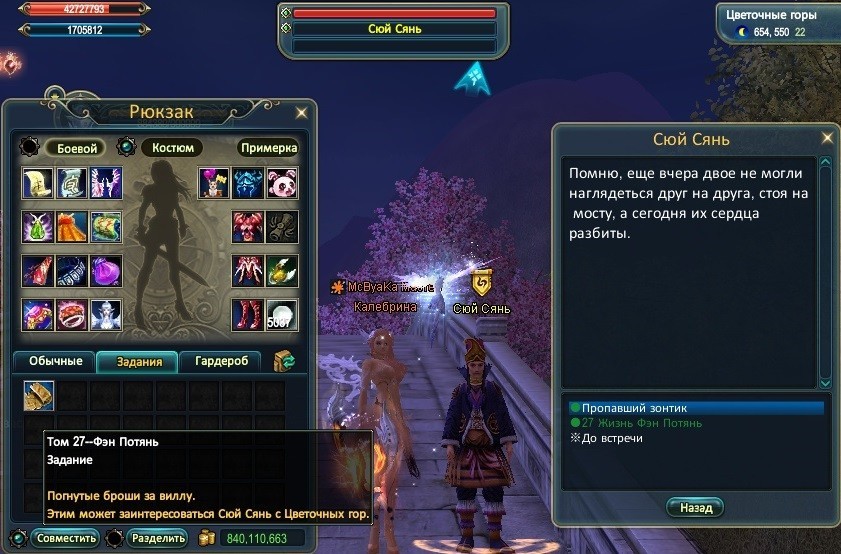Click the panda head equipment slot
Screen dimensions: 841x554
pos(281,183)
